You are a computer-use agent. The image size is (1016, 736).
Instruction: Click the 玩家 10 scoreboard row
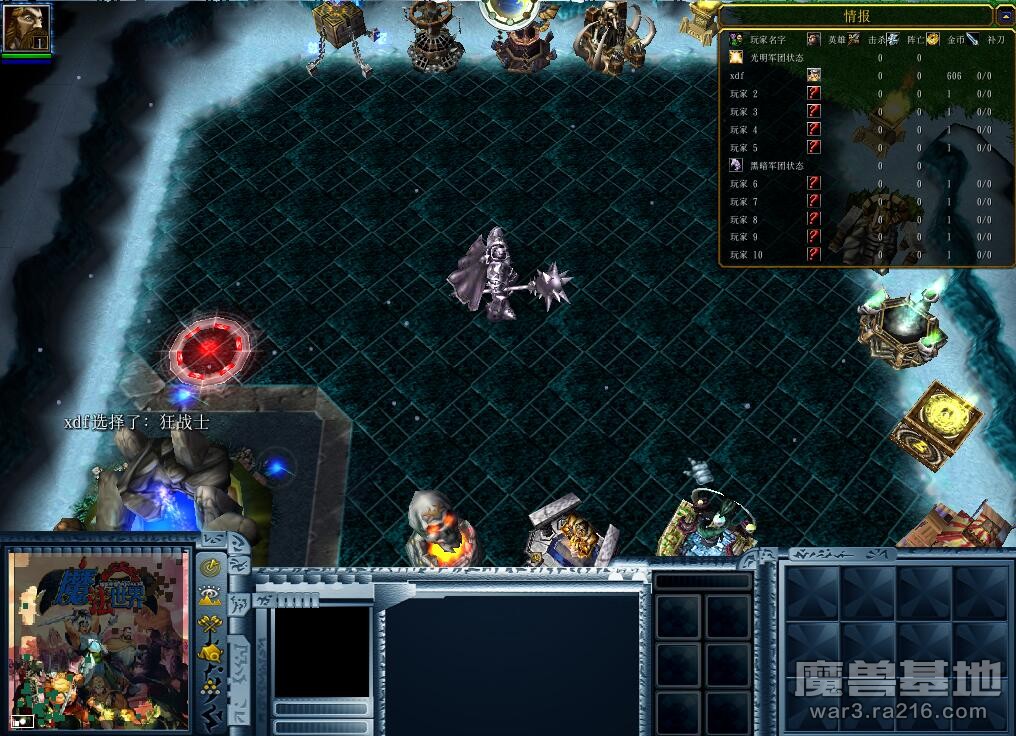(860, 255)
